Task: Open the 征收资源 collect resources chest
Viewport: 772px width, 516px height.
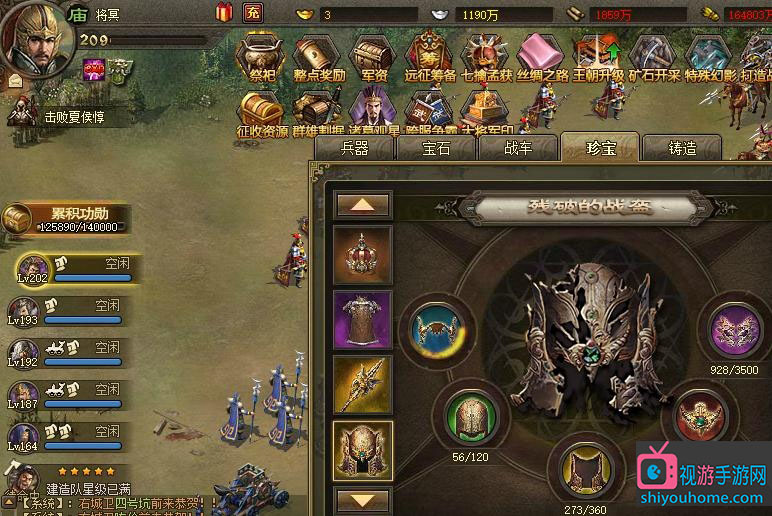Action: point(261,110)
